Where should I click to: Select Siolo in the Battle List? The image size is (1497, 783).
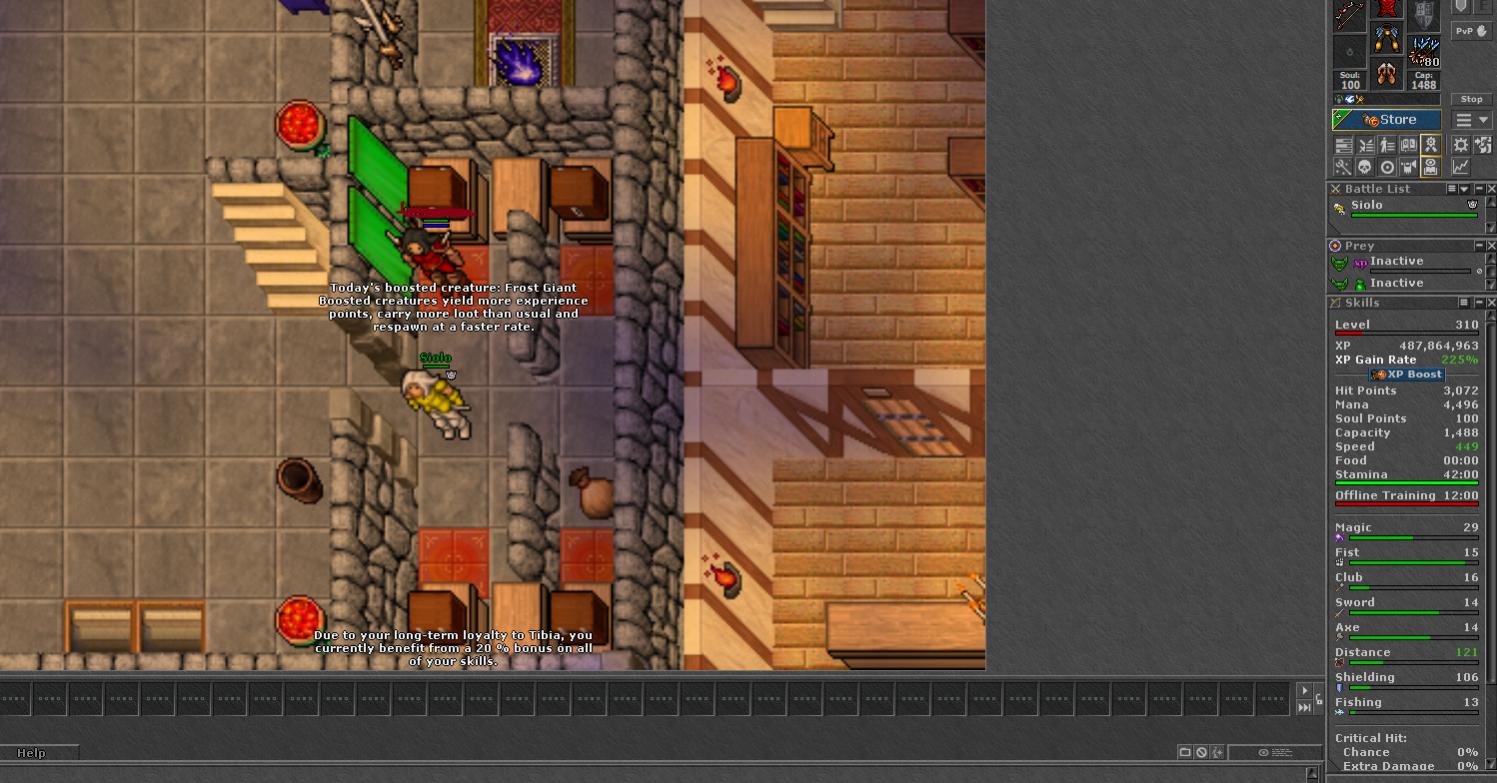click(x=1367, y=205)
